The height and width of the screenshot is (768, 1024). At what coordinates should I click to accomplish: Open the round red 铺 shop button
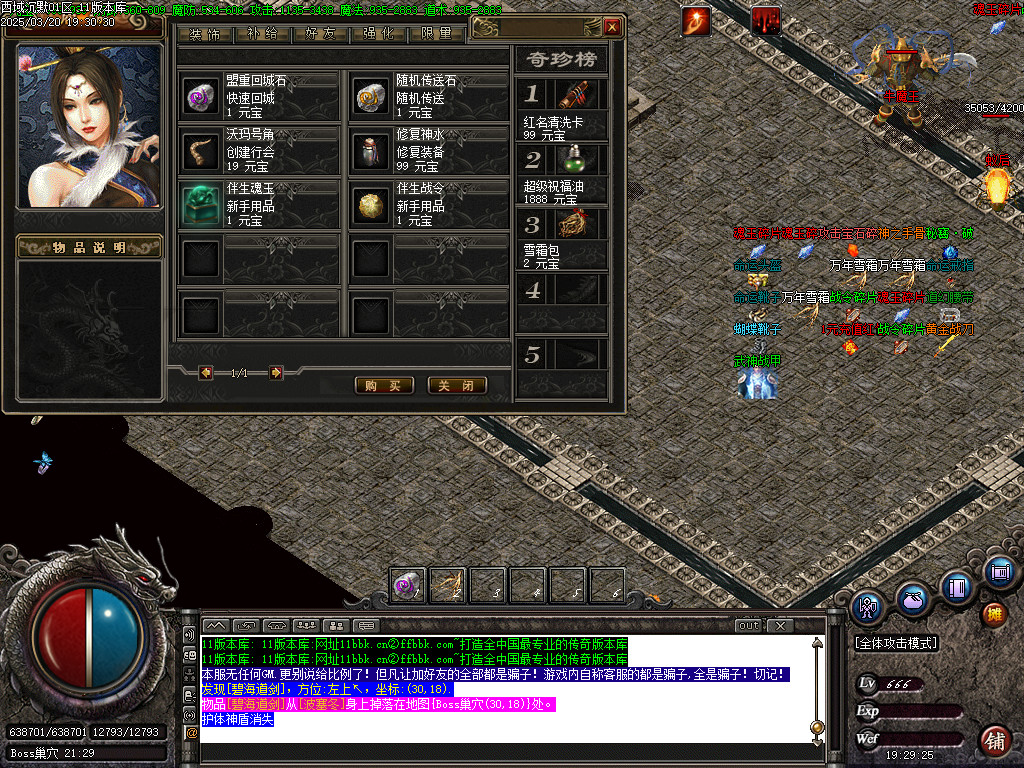994,740
